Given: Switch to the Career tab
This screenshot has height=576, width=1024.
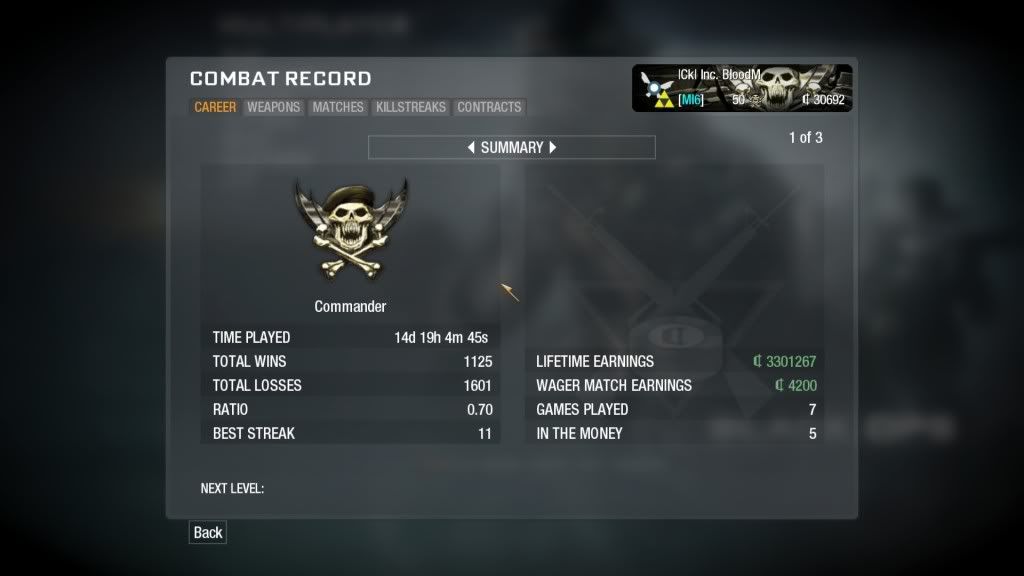Looking at the screenshot, I should coord(215,107).
